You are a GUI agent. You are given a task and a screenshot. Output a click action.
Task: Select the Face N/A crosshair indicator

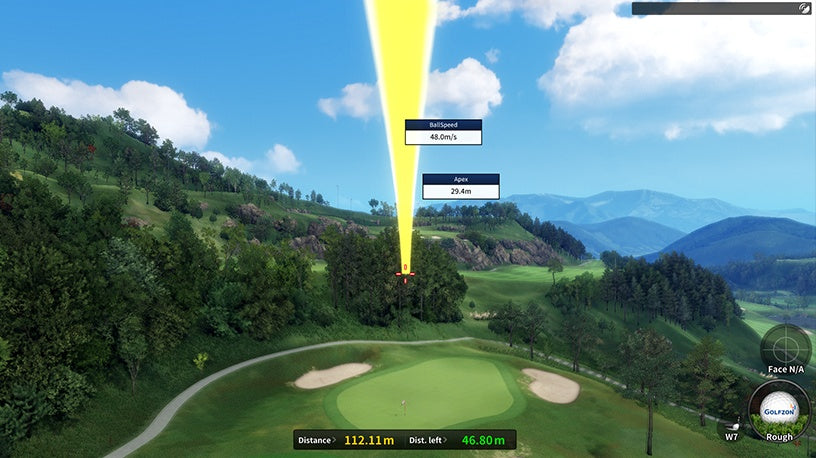784,348
